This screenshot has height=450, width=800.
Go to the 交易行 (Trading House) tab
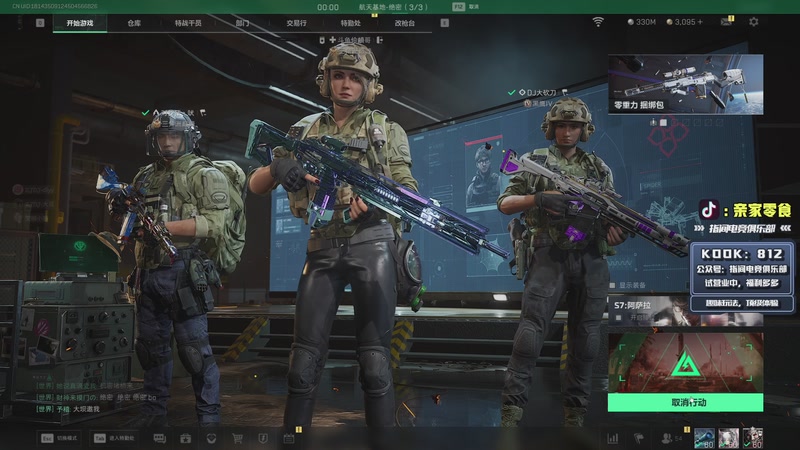296,22
